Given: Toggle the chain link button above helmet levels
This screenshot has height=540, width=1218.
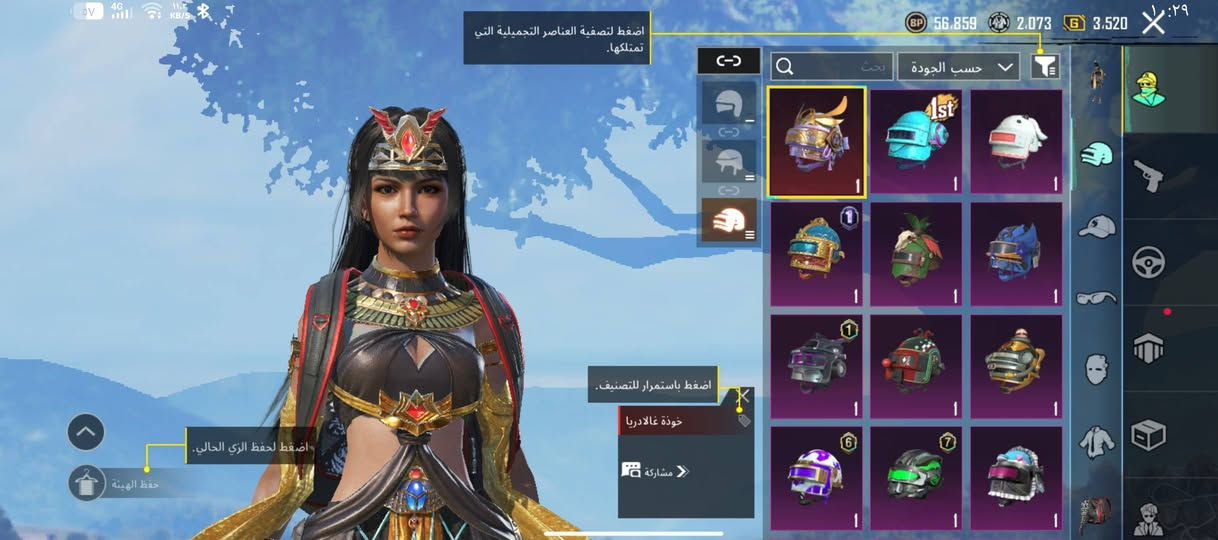Looking at the screenshot, I should click(x=729, y=61).
